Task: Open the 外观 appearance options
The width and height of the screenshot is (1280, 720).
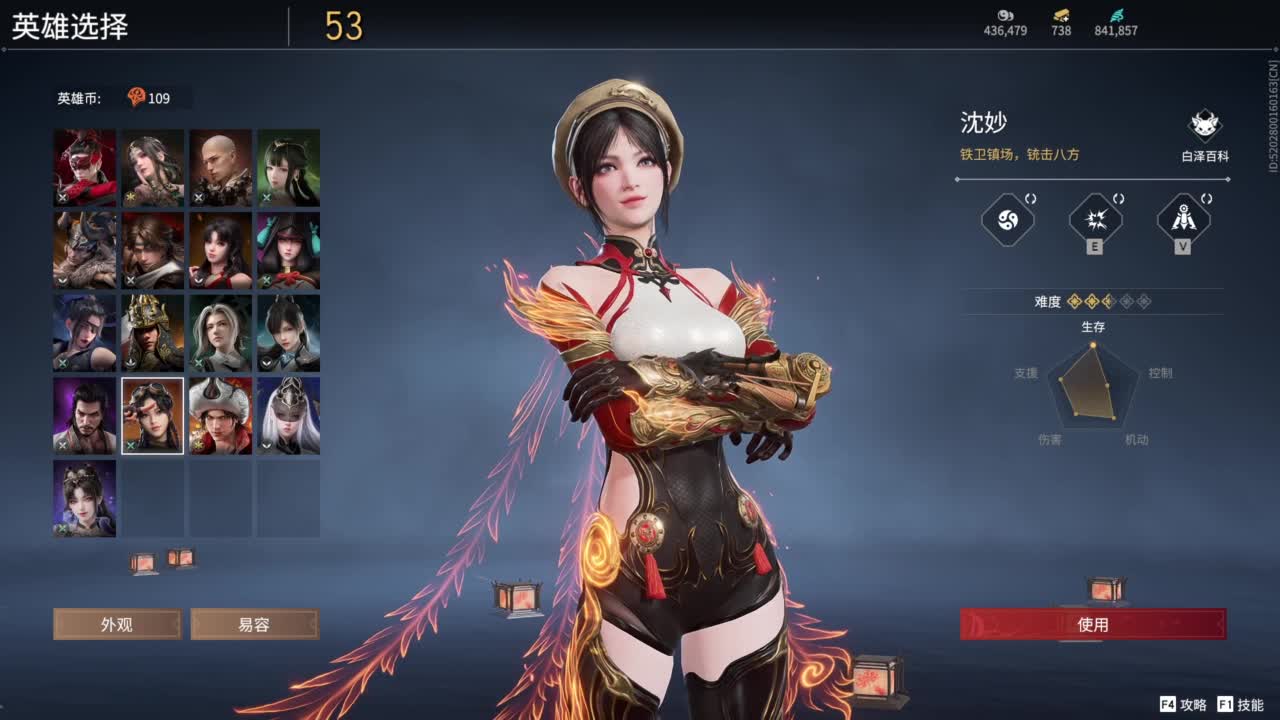Action: pyautogui.click(x=117, y=624)
